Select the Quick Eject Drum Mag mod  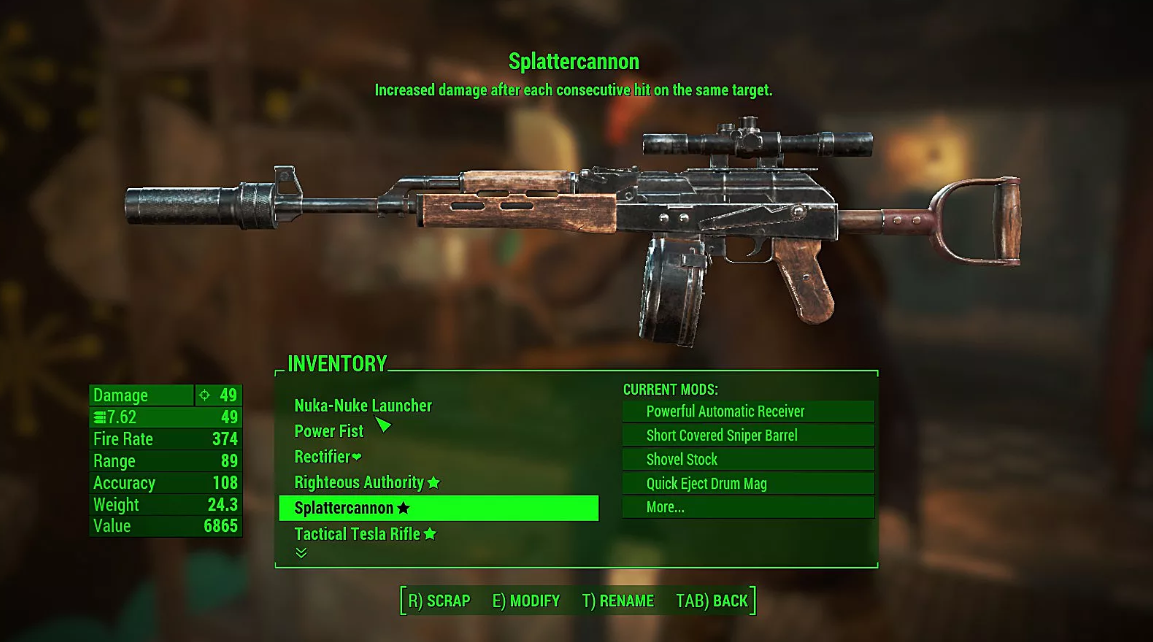click(747, 483)
